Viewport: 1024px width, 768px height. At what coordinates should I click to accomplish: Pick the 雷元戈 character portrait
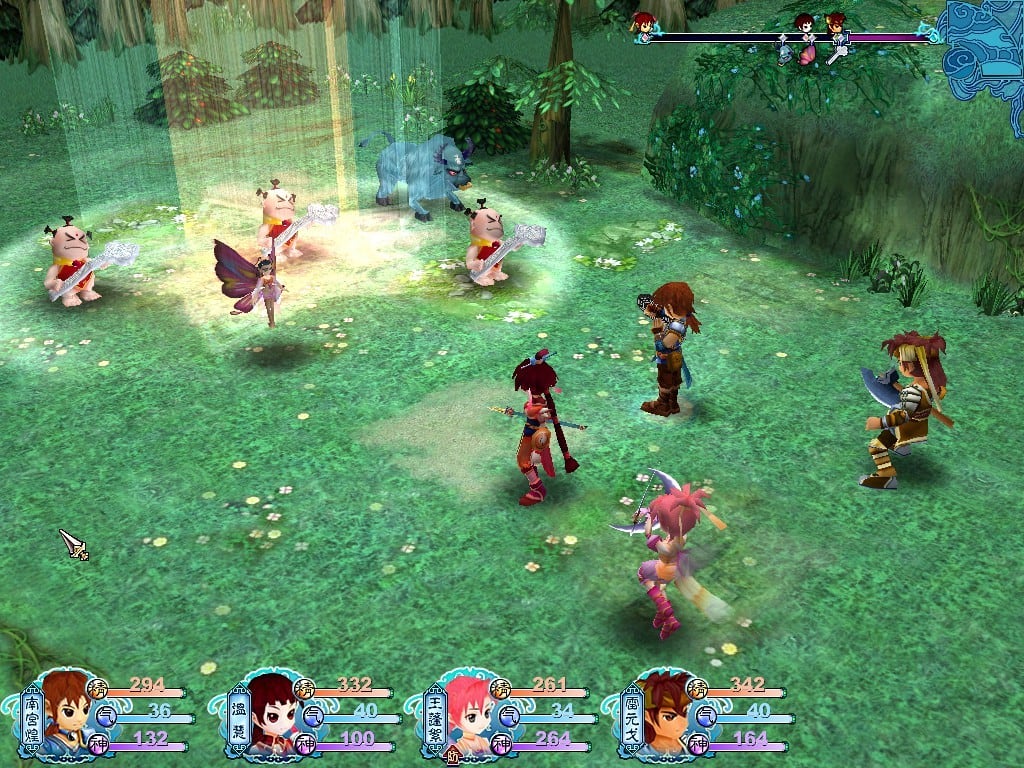click(x=664, y=714)
